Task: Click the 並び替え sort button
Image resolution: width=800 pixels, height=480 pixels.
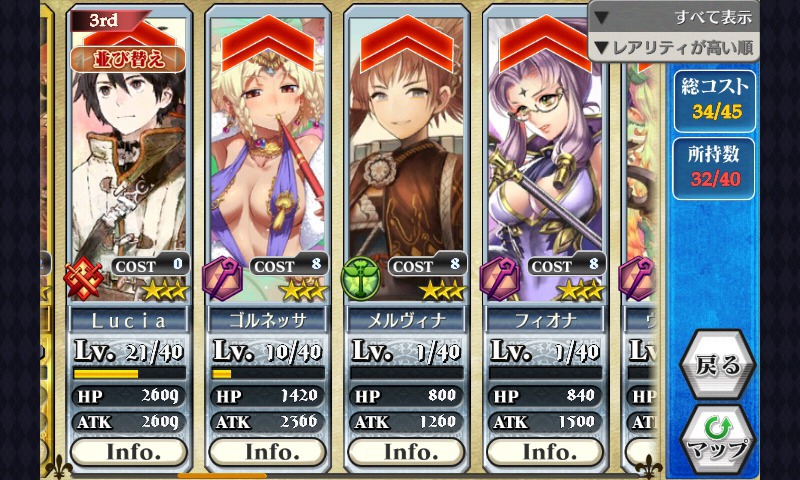Action: click(x=127, y=58)
